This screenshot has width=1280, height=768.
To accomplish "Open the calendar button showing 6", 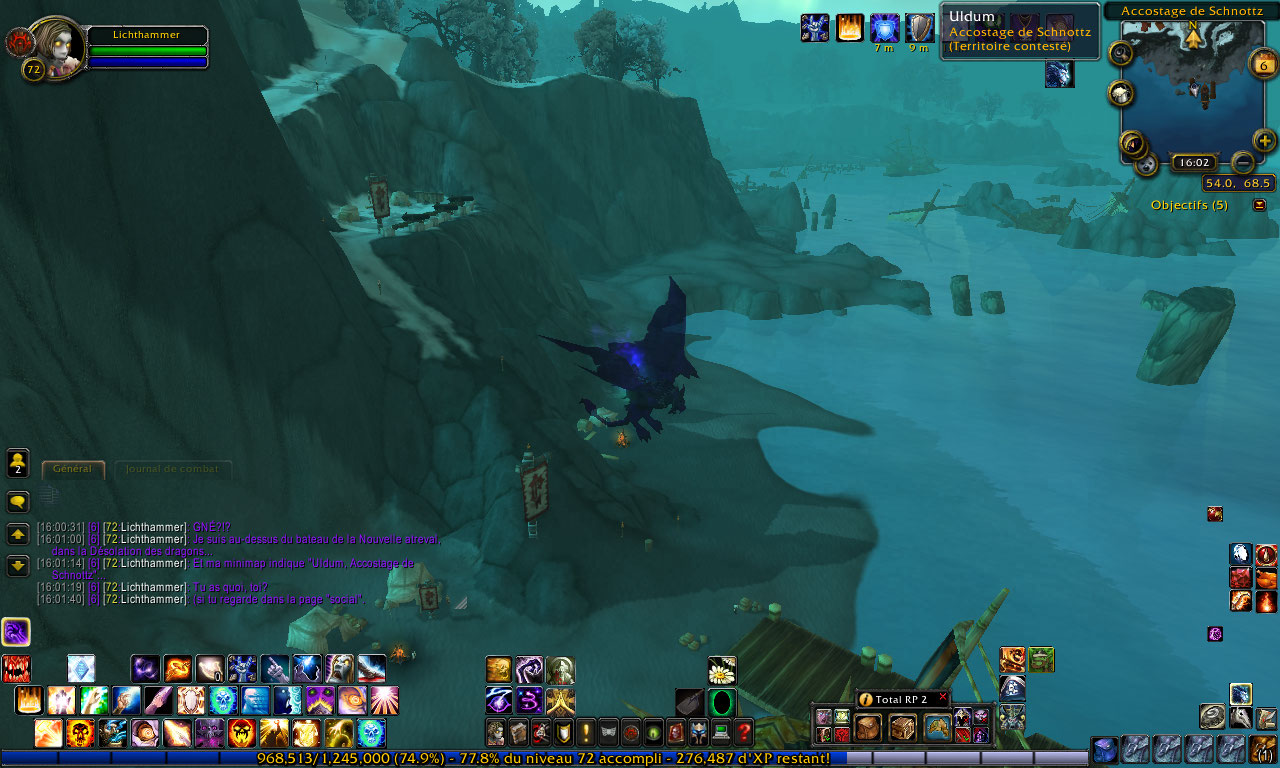I will click(1263, 66).
